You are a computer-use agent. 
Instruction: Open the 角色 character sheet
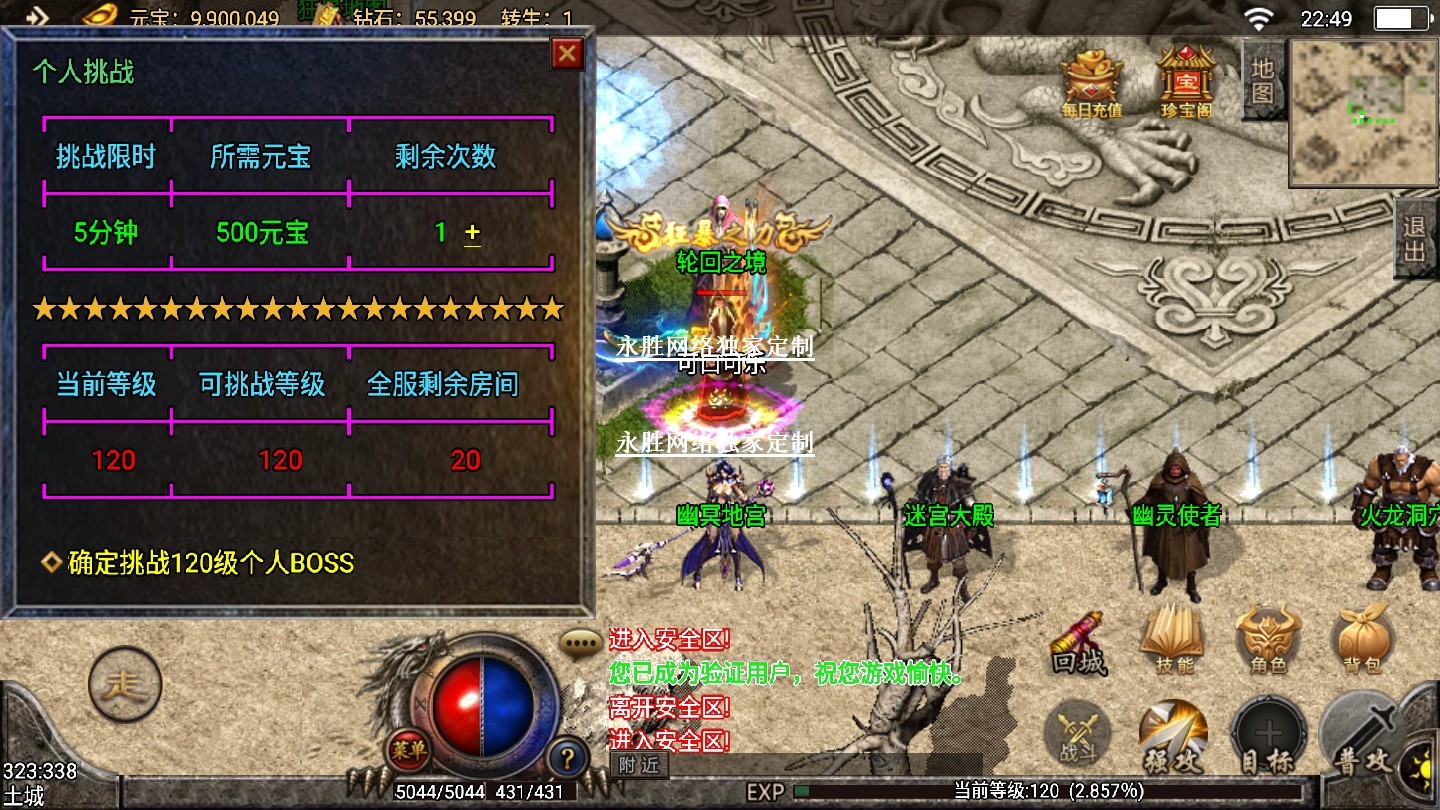pos(1267,642)
